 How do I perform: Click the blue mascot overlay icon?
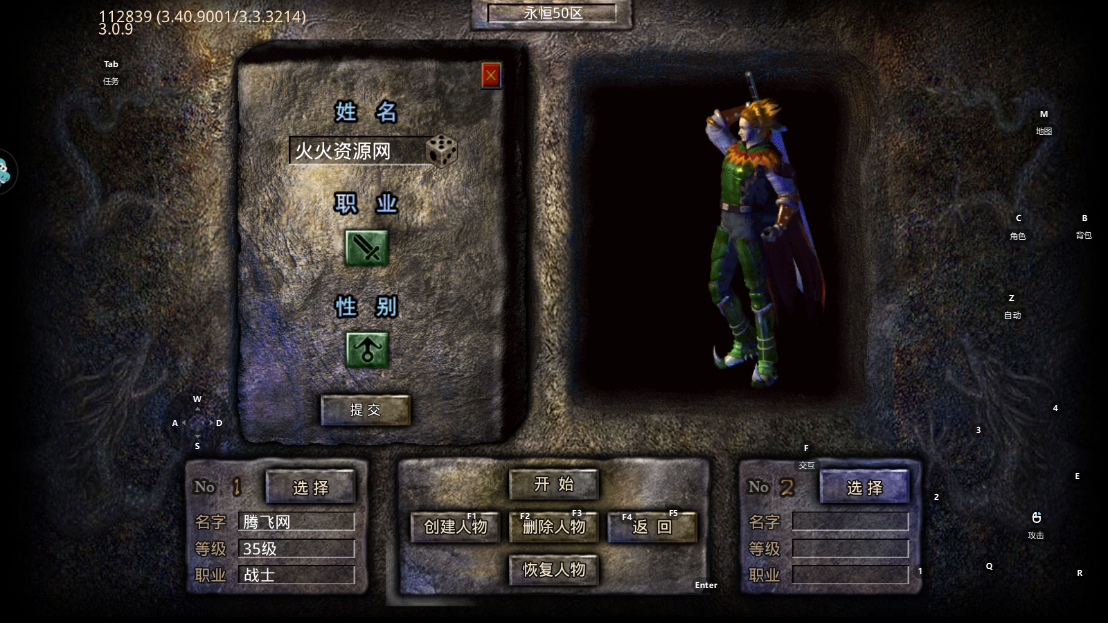point(5,172)
